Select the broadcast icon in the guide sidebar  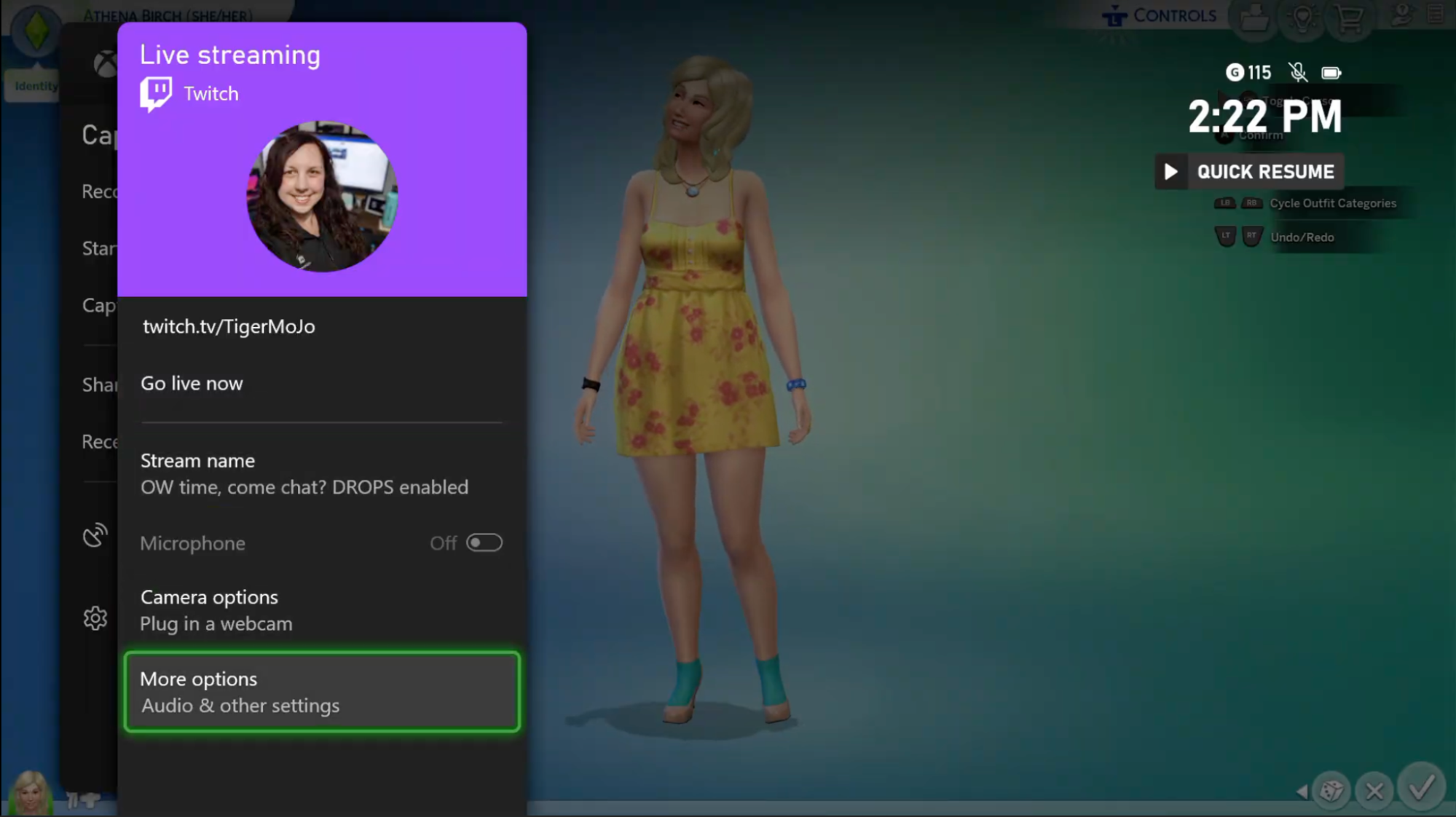[93, 535]
